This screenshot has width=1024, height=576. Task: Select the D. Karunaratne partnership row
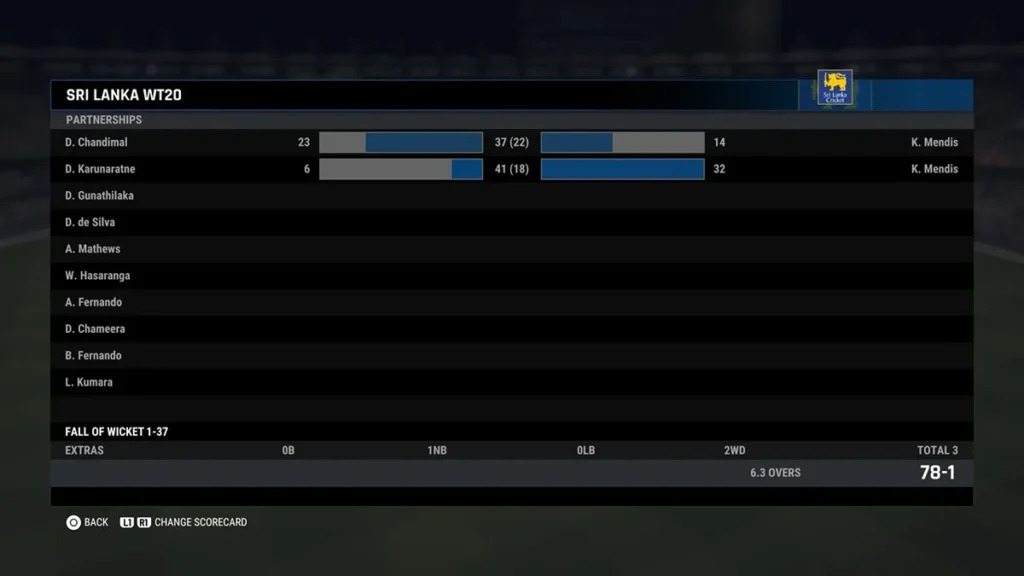point(100,169)
